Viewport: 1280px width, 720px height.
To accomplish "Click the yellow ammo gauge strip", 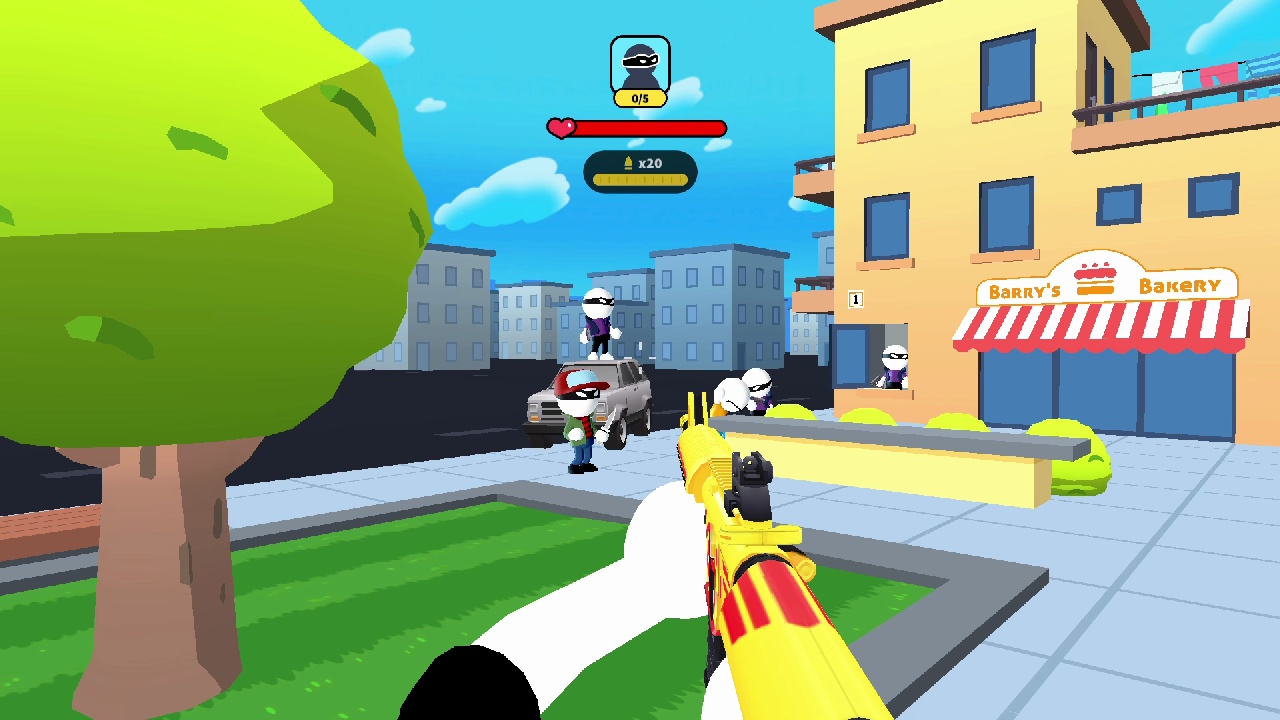I will click(x=639, y=181).
